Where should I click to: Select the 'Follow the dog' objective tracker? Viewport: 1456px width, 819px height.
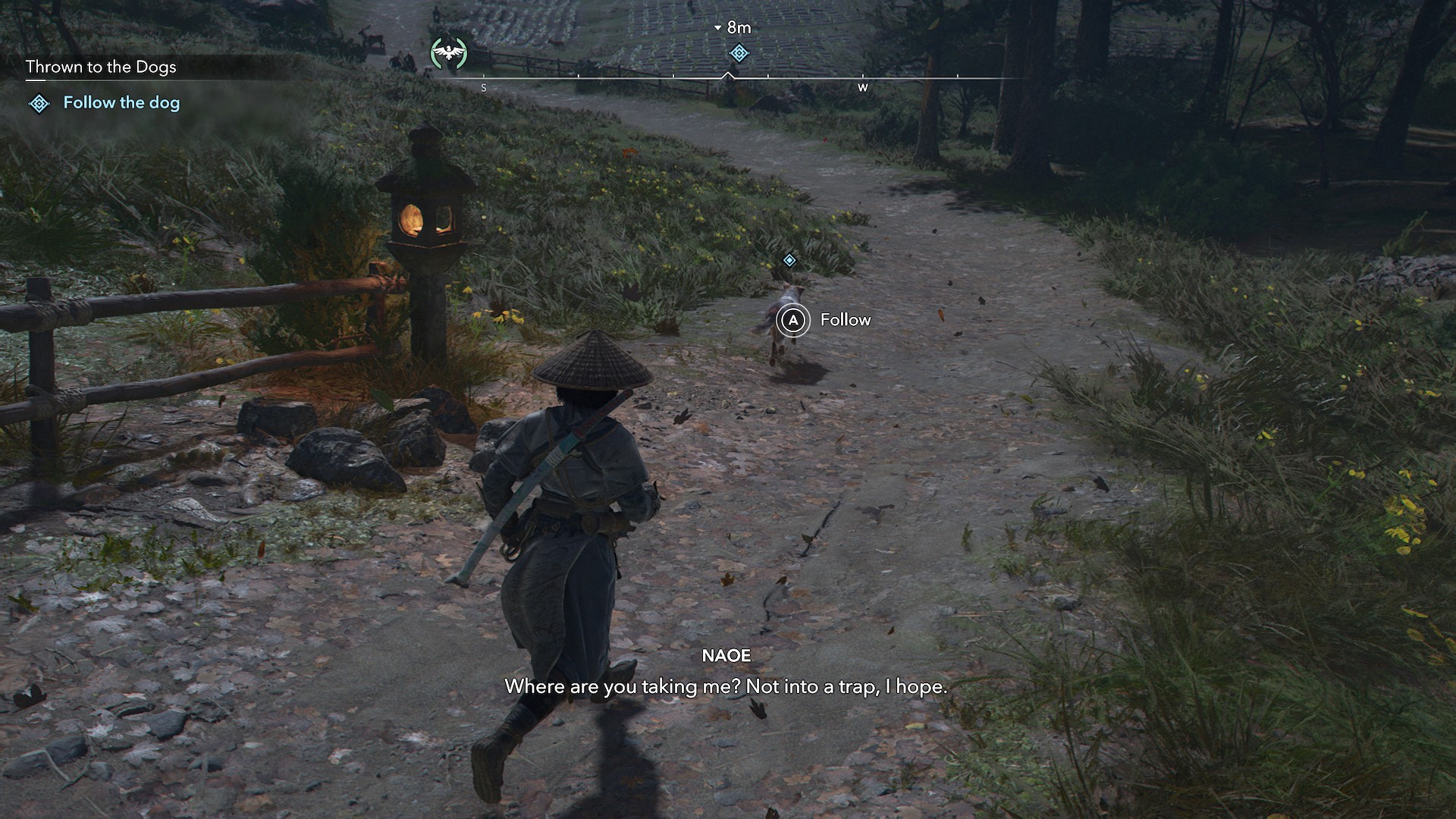tap(121, 103)
